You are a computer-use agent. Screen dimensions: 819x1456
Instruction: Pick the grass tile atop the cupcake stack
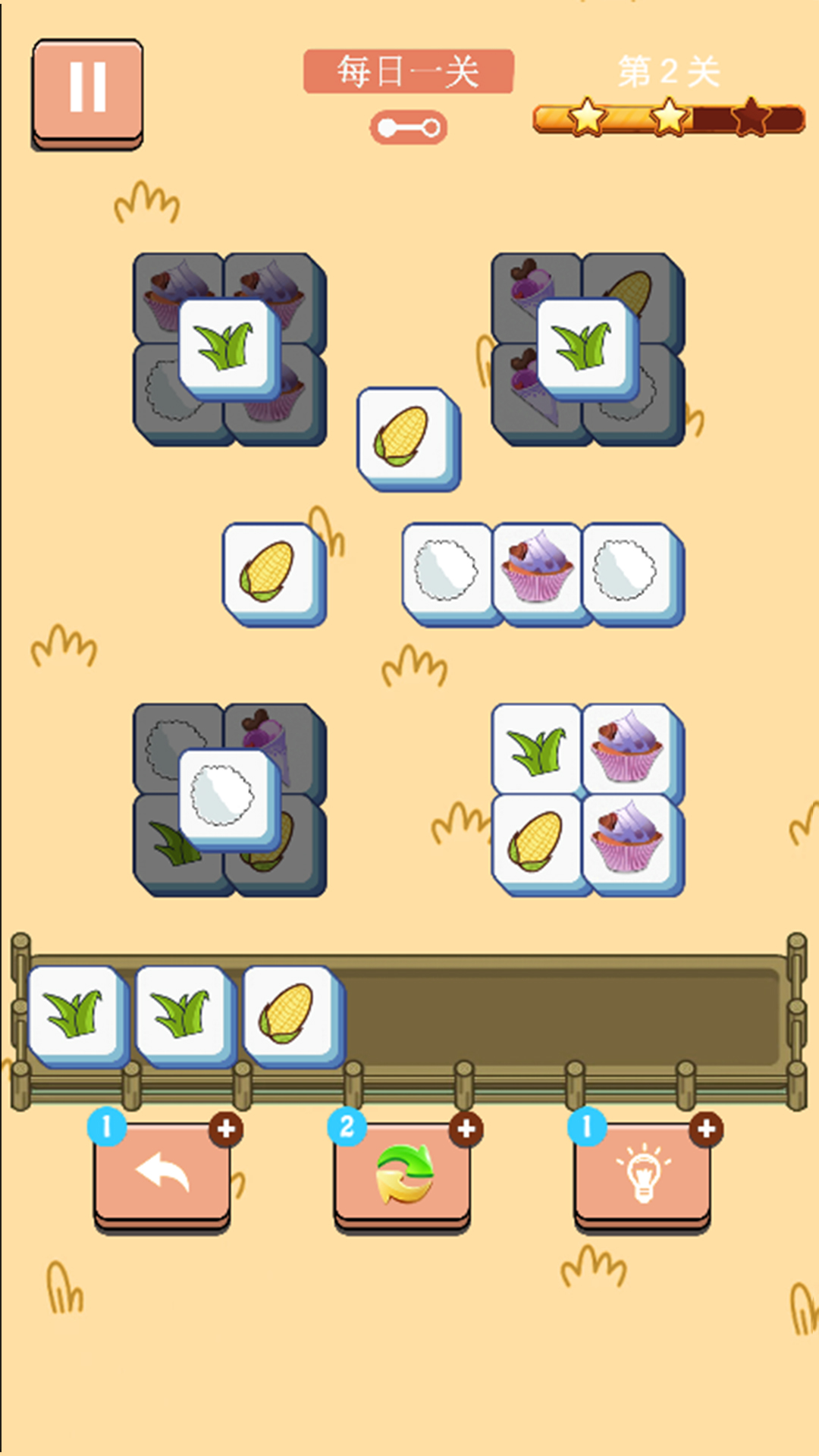227,346
